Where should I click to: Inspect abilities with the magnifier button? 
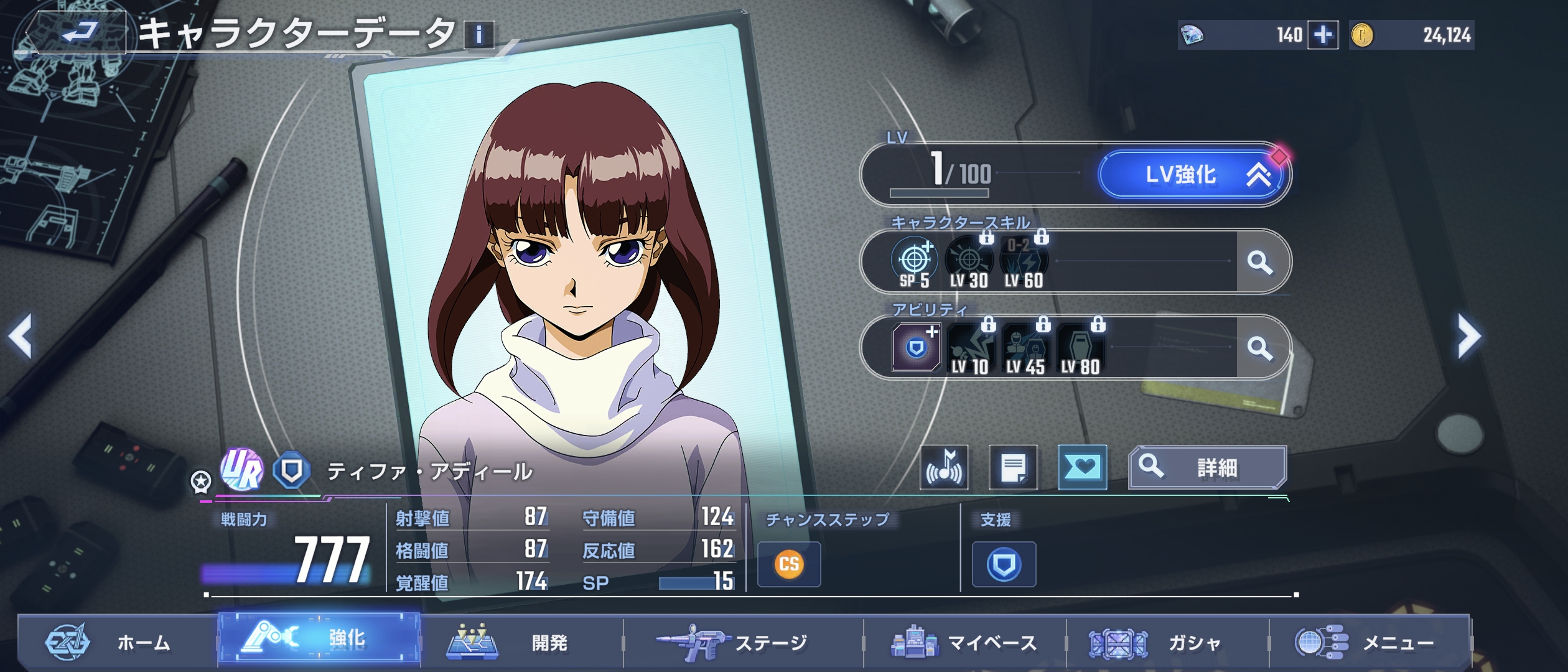[1260, 348]
